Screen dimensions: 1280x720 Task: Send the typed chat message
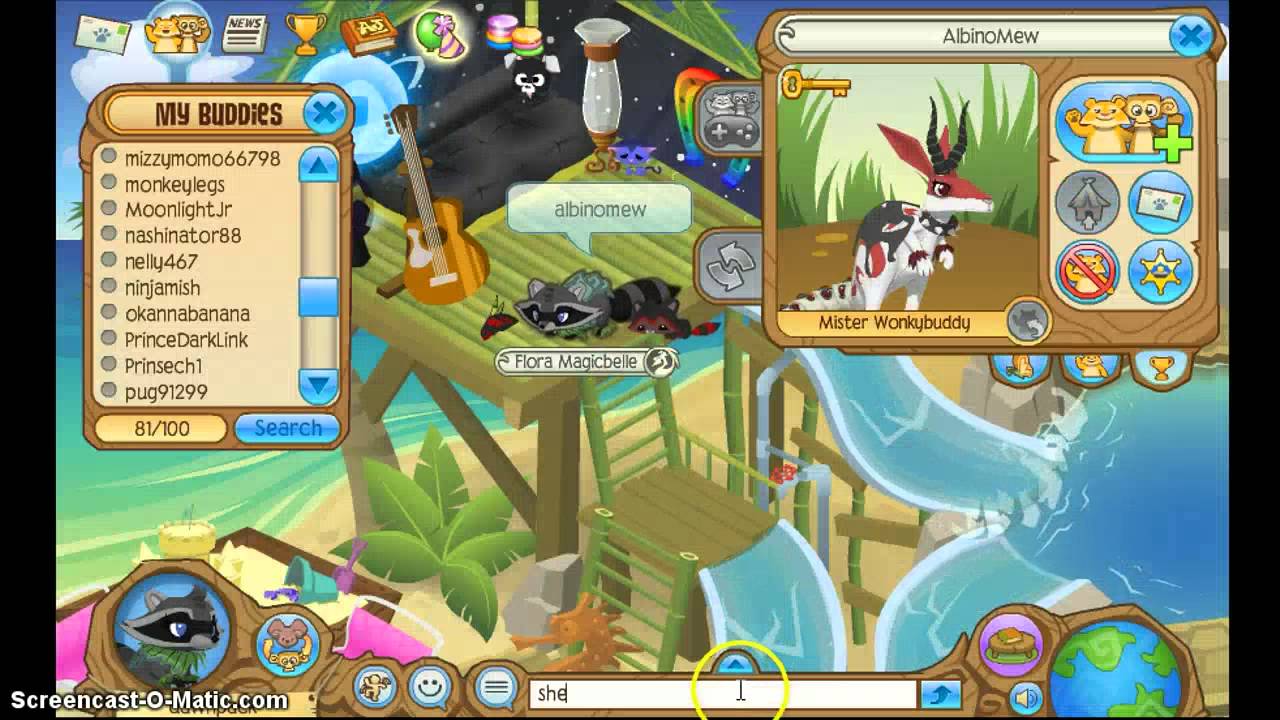[x=940, y=694]
